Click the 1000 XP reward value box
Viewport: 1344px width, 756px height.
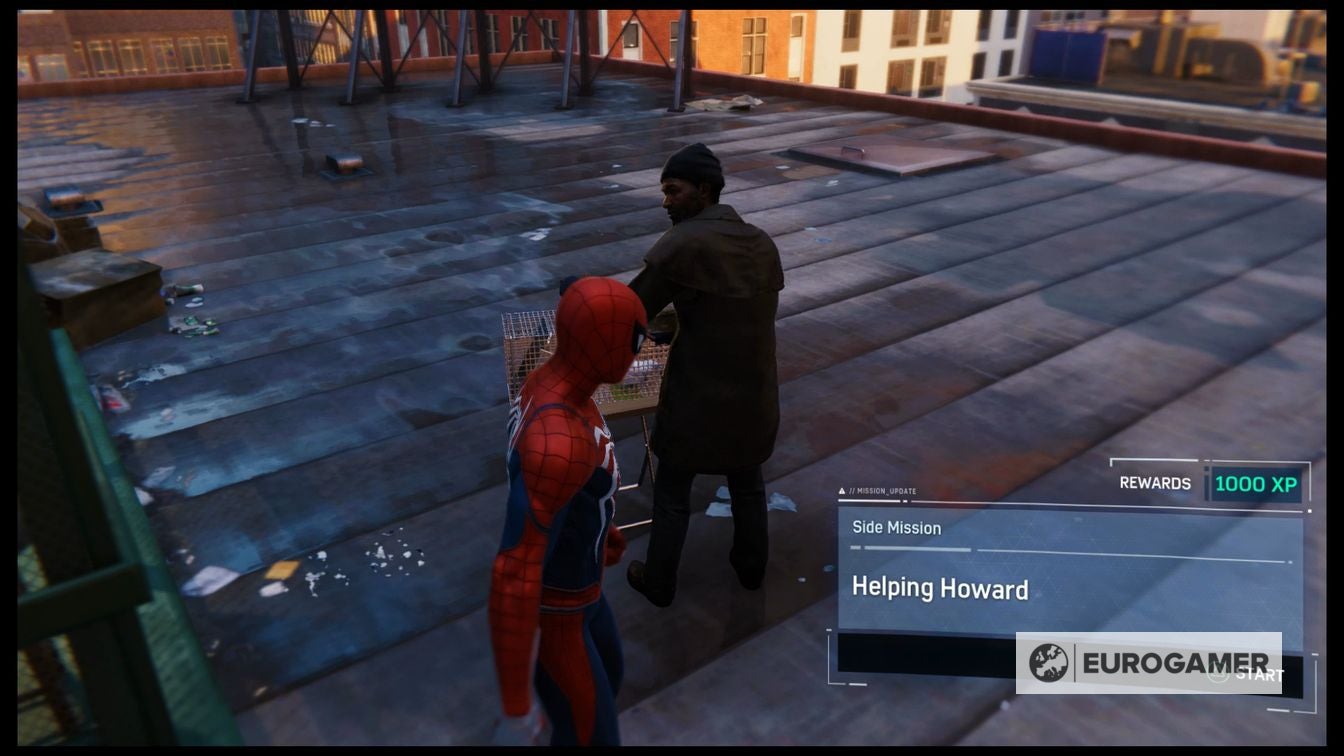1257,483
